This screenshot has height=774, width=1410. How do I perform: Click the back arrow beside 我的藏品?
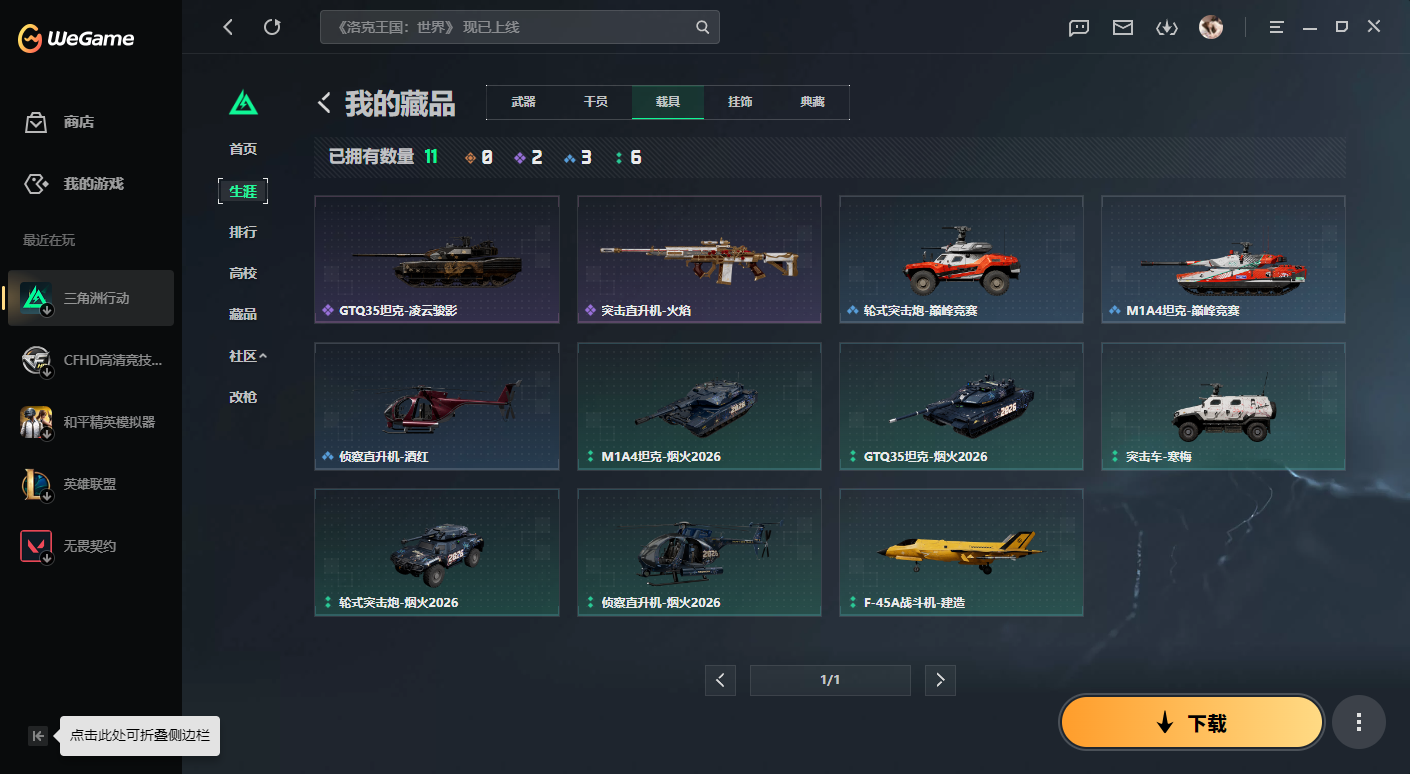pyautogui.click(x=322, y=101)
